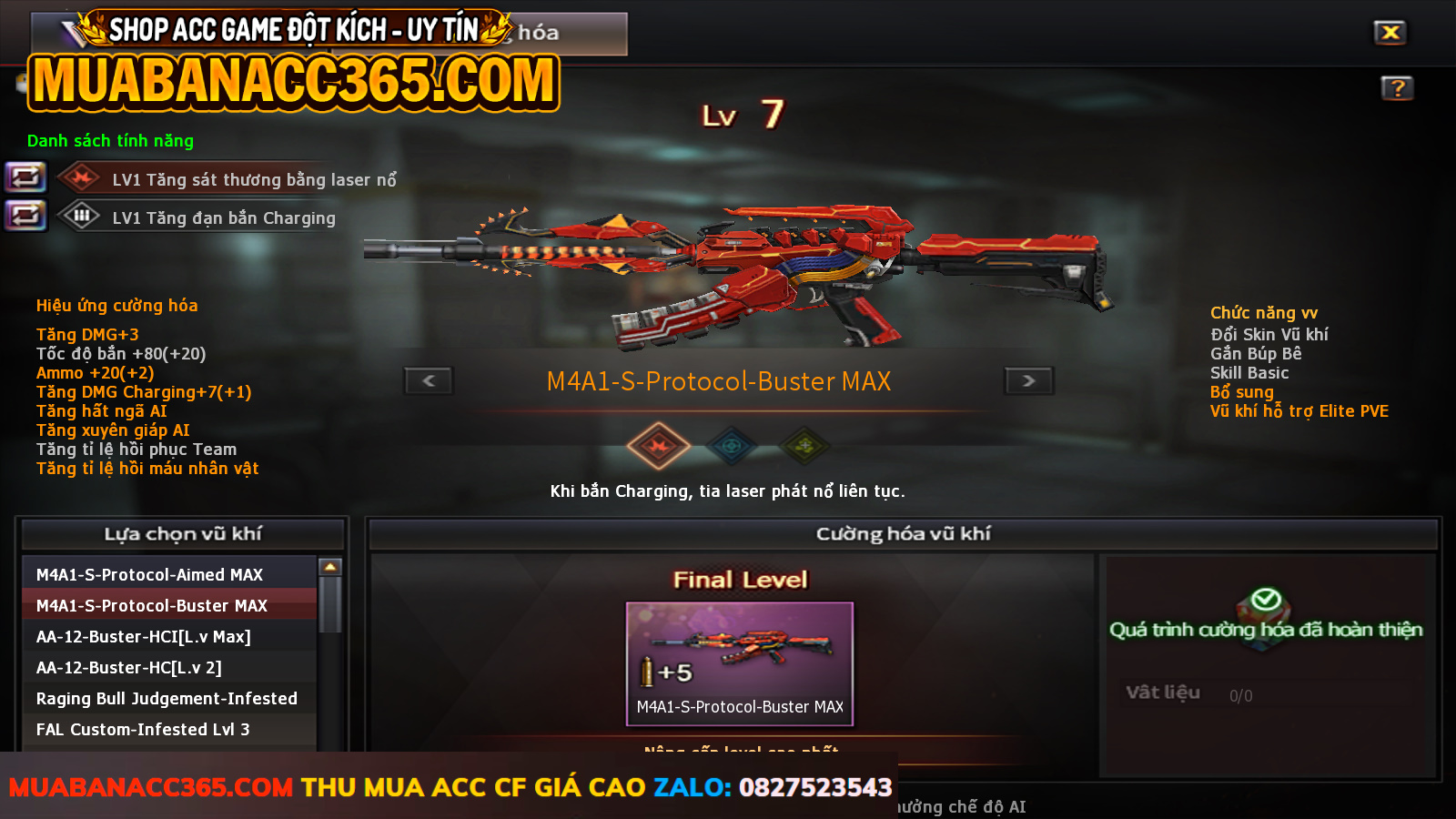The image size is (1456, 819).
Task: Swap the LV1 Charging ammo feature
Action: coord(25,216)
